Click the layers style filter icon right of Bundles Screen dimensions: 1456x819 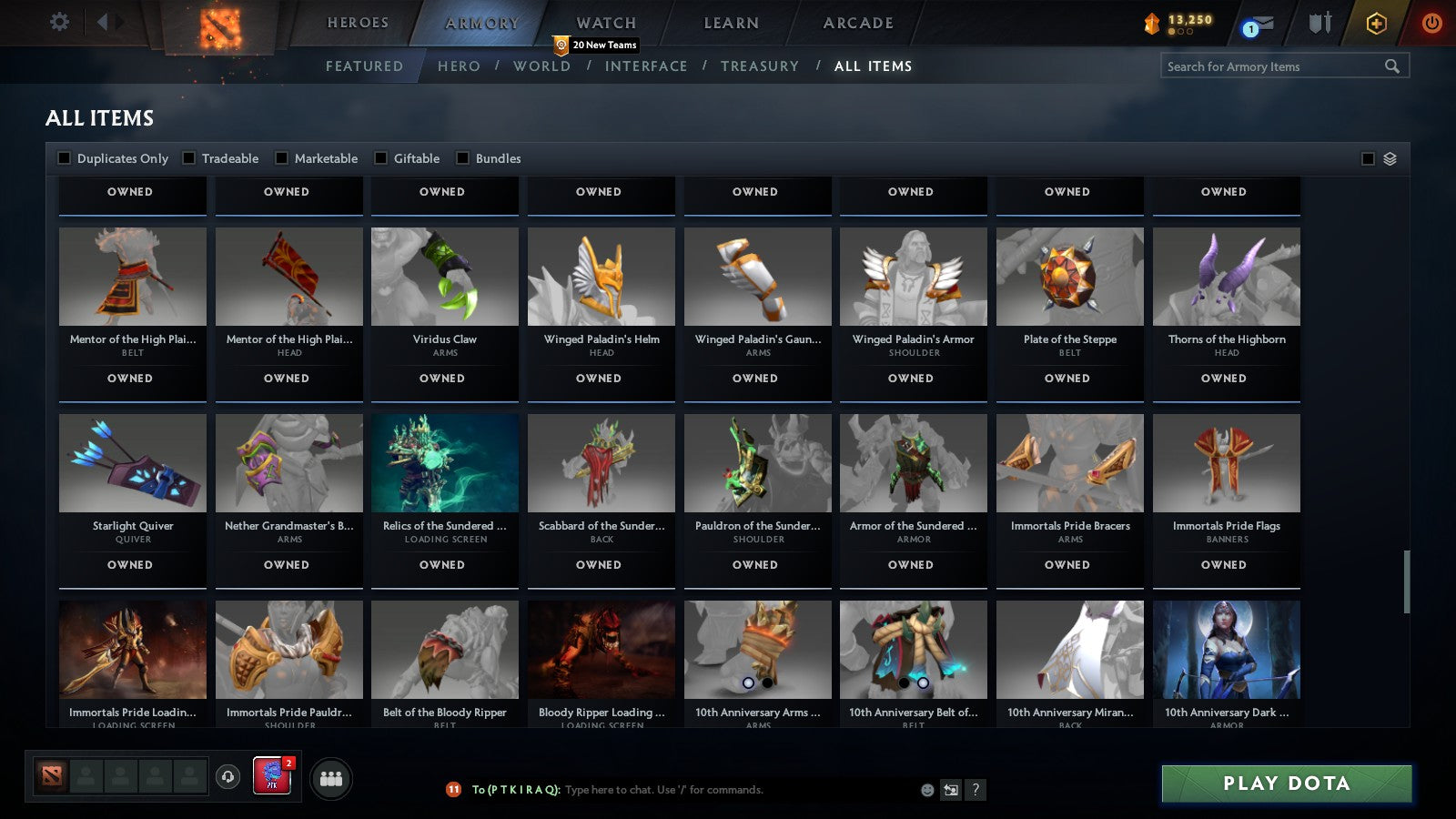point(1390,157)
